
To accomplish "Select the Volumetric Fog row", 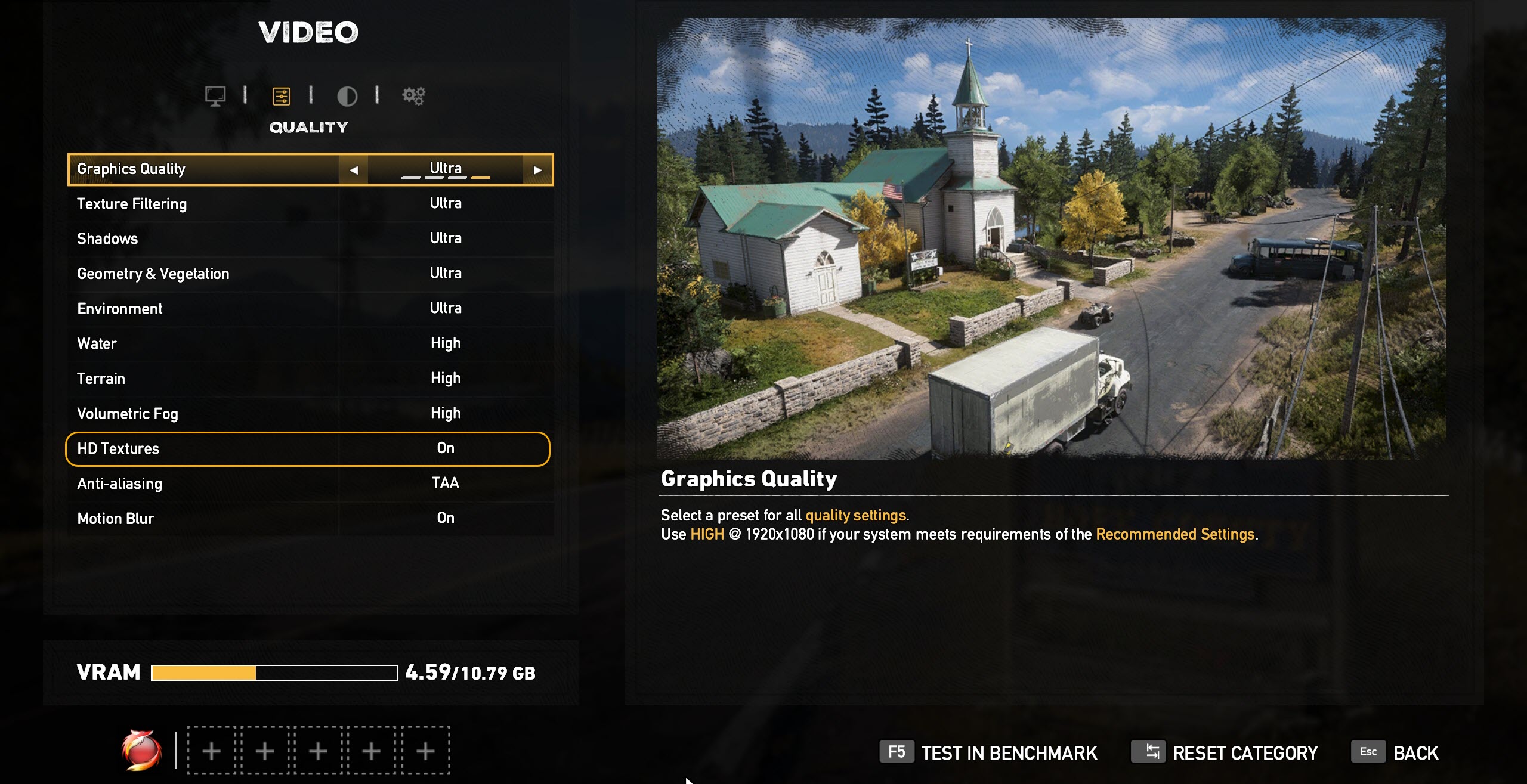I will 310,413.
